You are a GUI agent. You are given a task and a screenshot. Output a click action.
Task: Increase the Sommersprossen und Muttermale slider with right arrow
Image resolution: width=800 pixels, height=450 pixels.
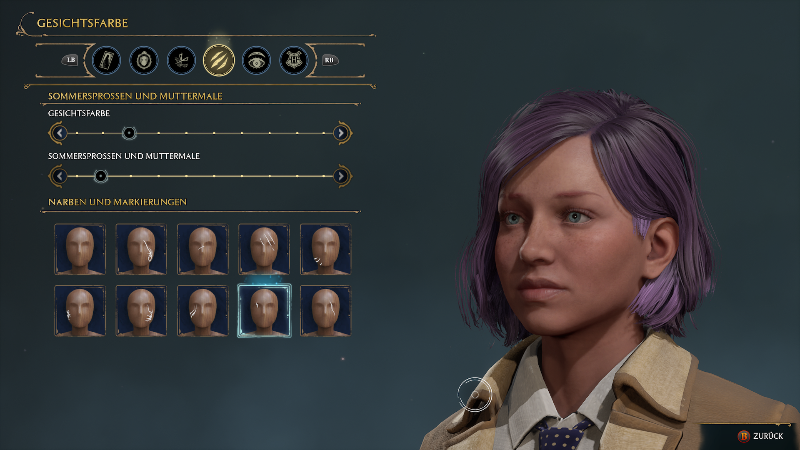(x=341, y=176)
